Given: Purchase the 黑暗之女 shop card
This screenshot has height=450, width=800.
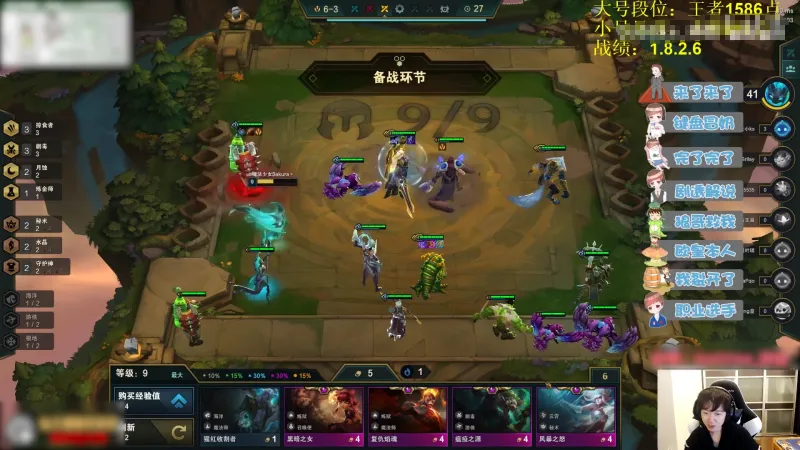Looking at the screenshot, I should click(x=324, y=416).
